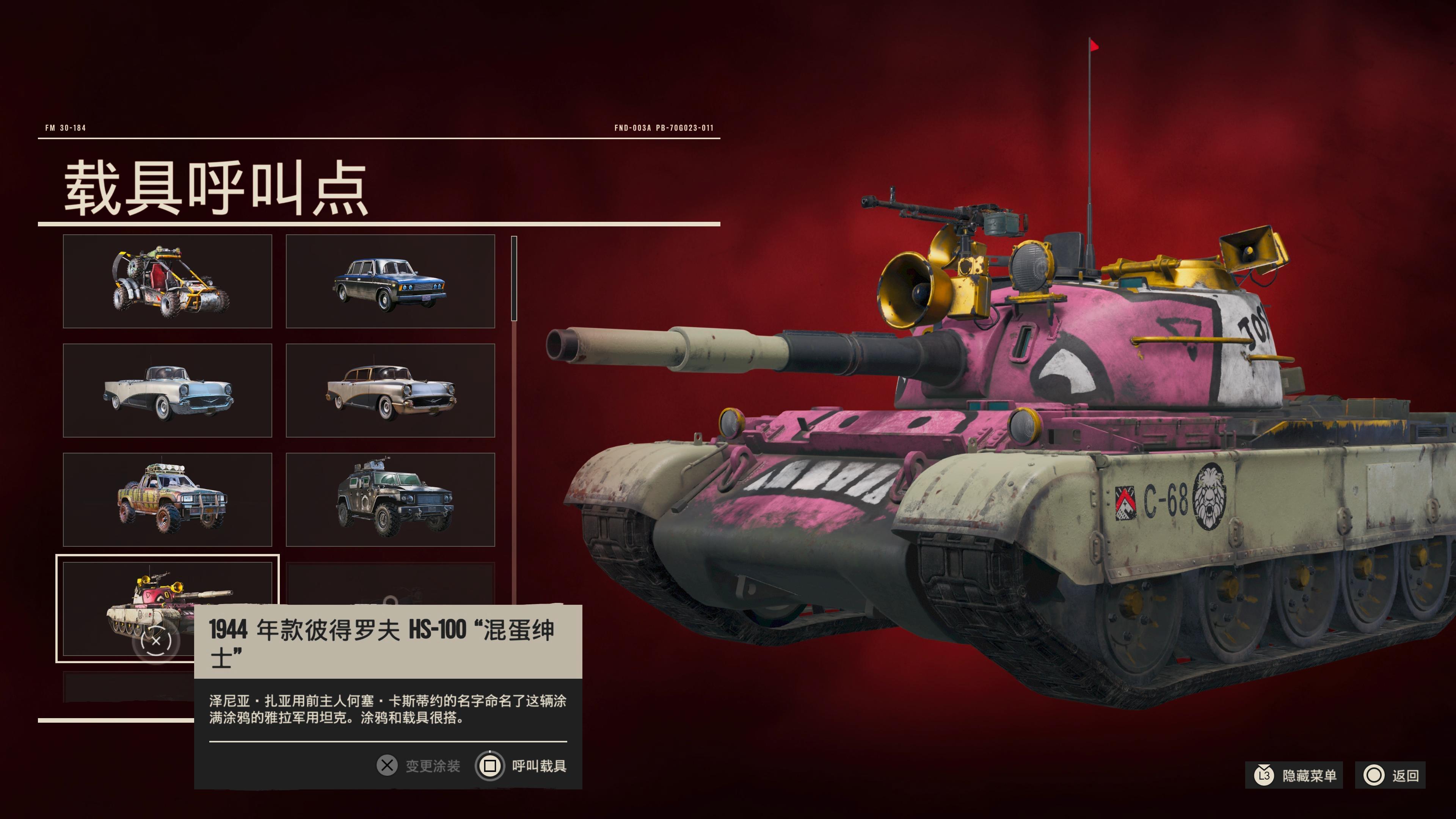Select the dune buggy vehicle tile

167,281
